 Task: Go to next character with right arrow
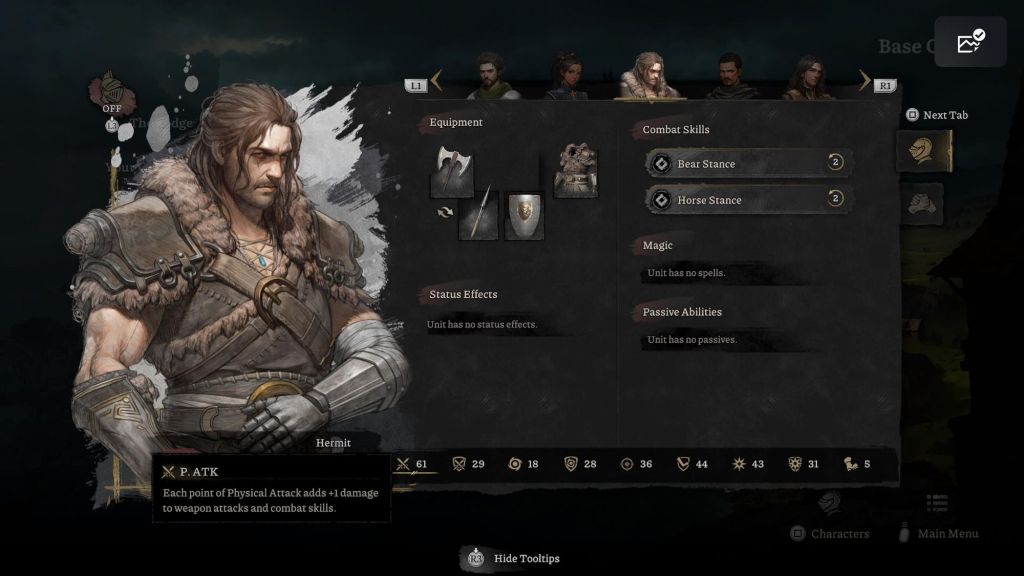(865, 82)
